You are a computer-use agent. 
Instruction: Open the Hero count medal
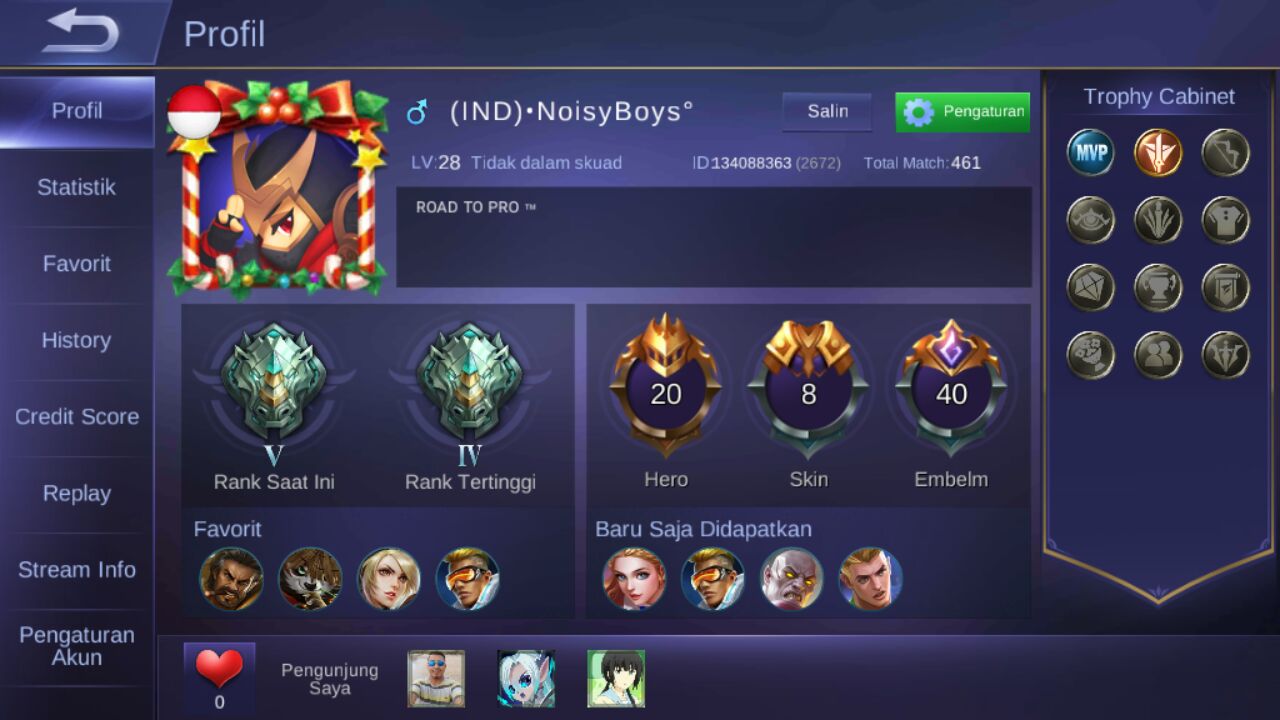pyautogui.click(x=666, y=394)
